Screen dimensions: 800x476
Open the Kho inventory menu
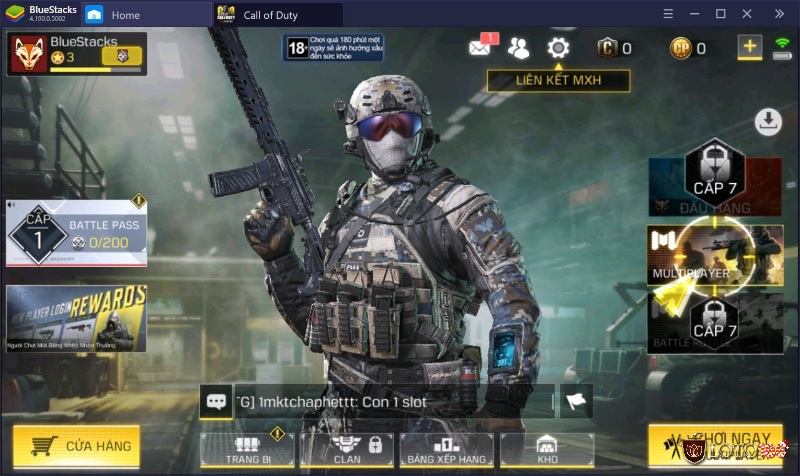[546, 449]
